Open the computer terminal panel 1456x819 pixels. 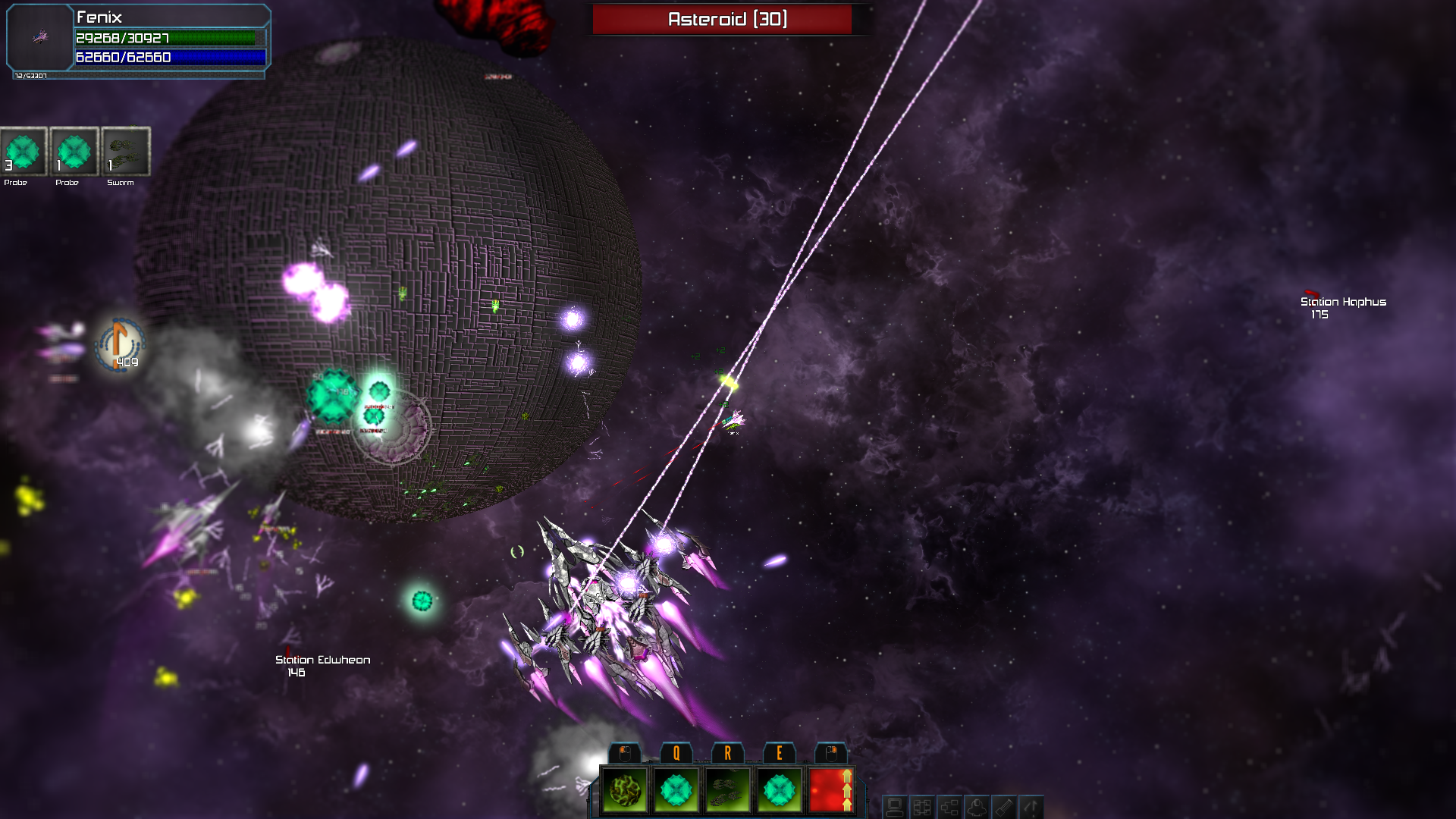coord(896,806)
